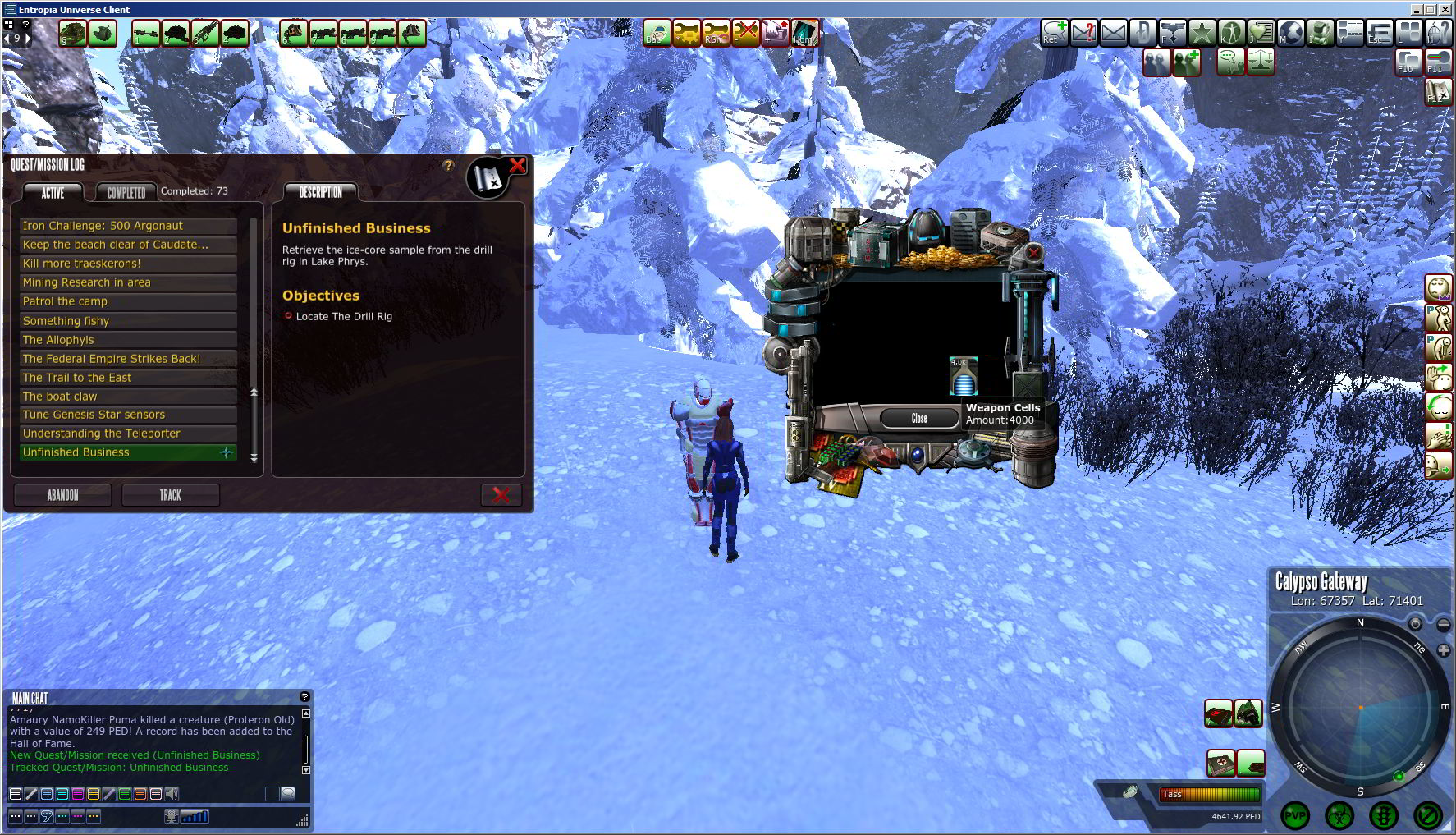Zoom in the radar with plus button
Viewport: 1456px width, 835px height.
1443,650
